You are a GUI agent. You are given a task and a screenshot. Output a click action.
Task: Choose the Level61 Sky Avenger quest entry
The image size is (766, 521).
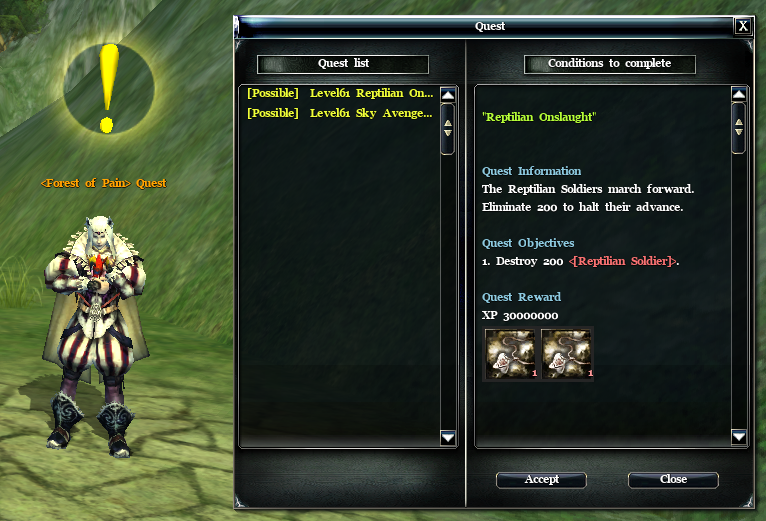[339, 113]
